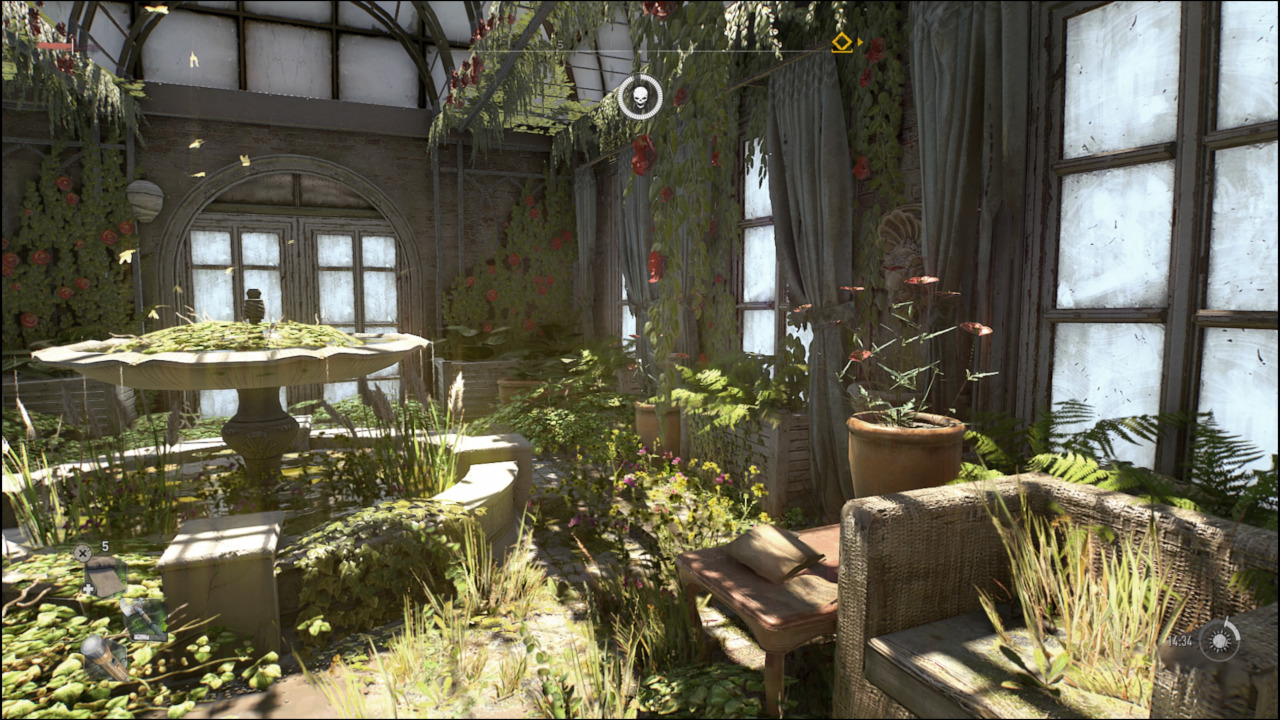Viewport: 1280px width, 720px height.
Task: Click the skull icon under the compass
Action: [640, 97]
